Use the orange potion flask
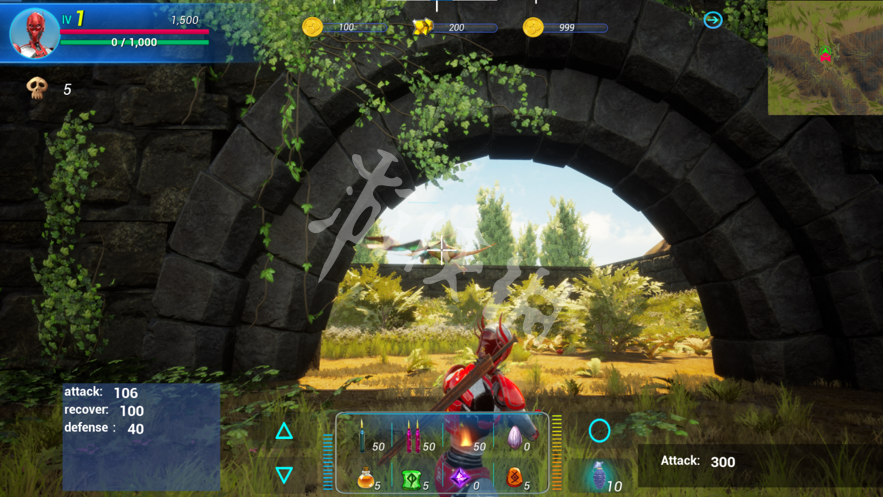883x497 pixels. click(365, 479)
